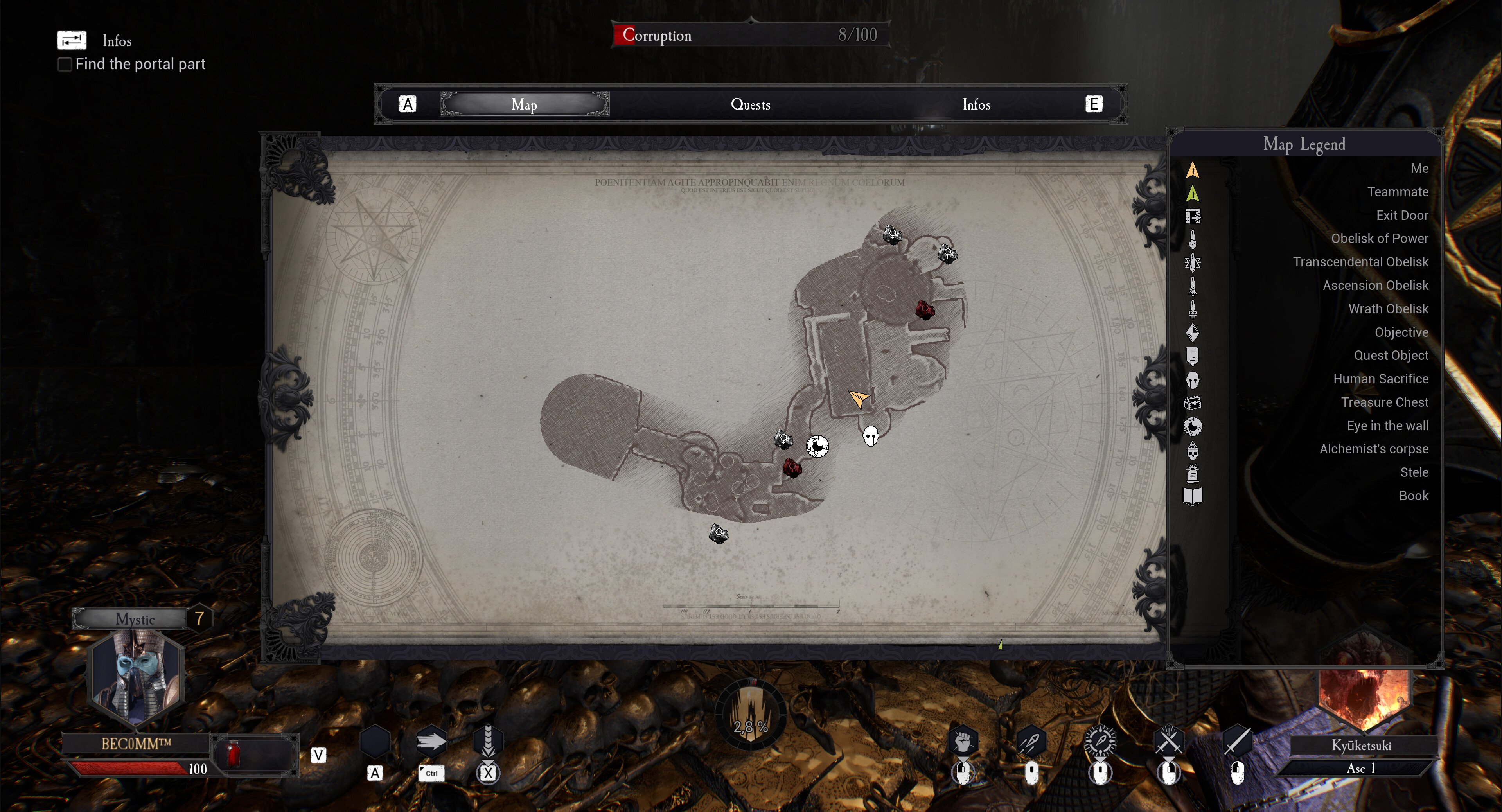The height and width of the screenshot is (812, 1502).
Task: Open the Infos tab
Action: click(976, 104)
